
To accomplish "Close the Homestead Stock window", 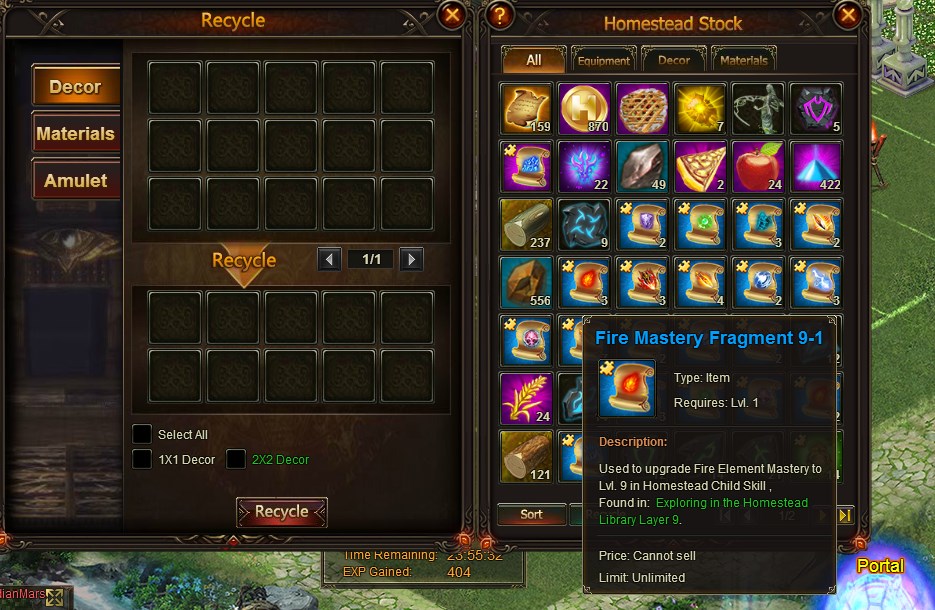I will 848,15.
